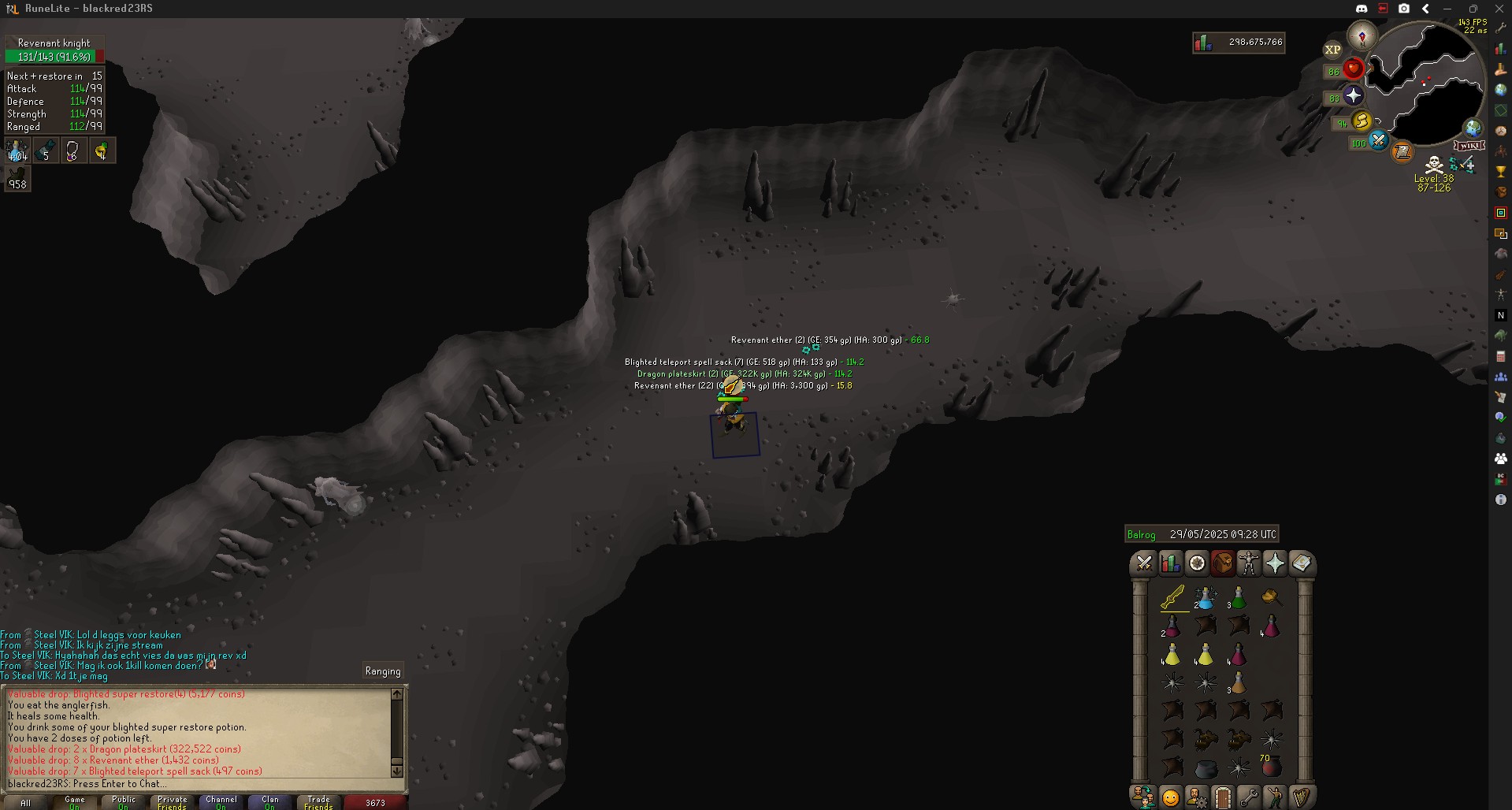Toggle quick prayers orb
This screenshot has height=810, width=1512.
click(x=1354, y=96)
